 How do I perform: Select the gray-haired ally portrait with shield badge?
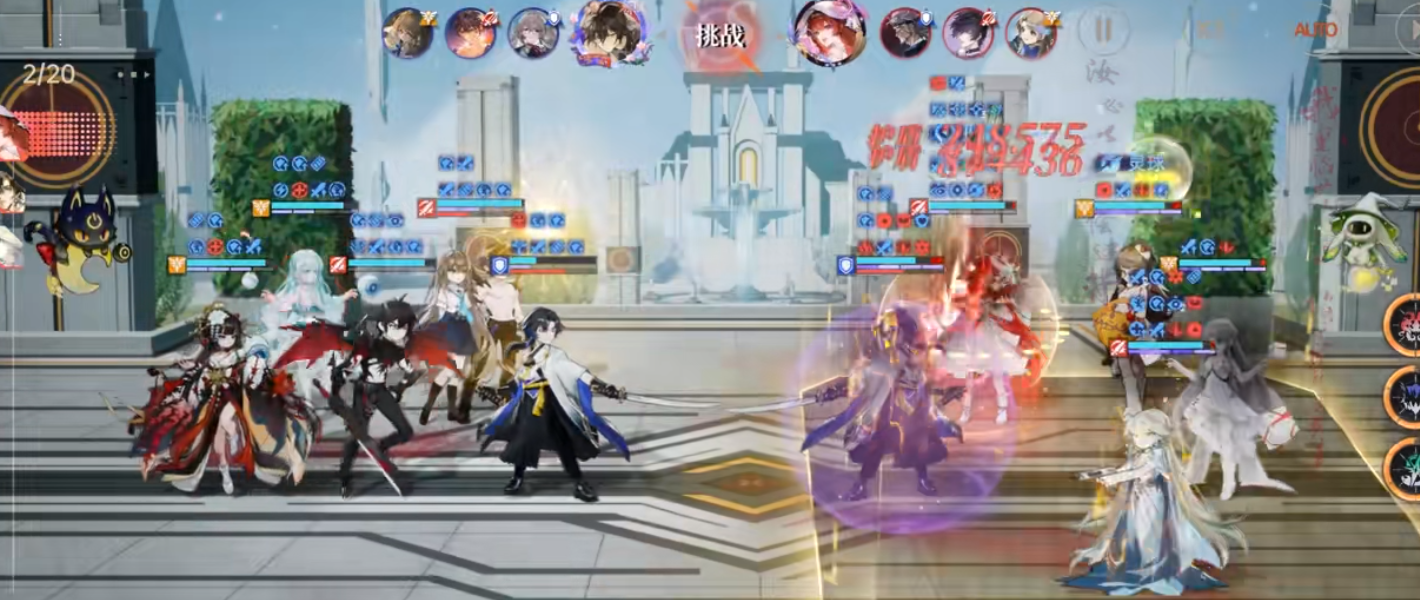pos(533,33)
